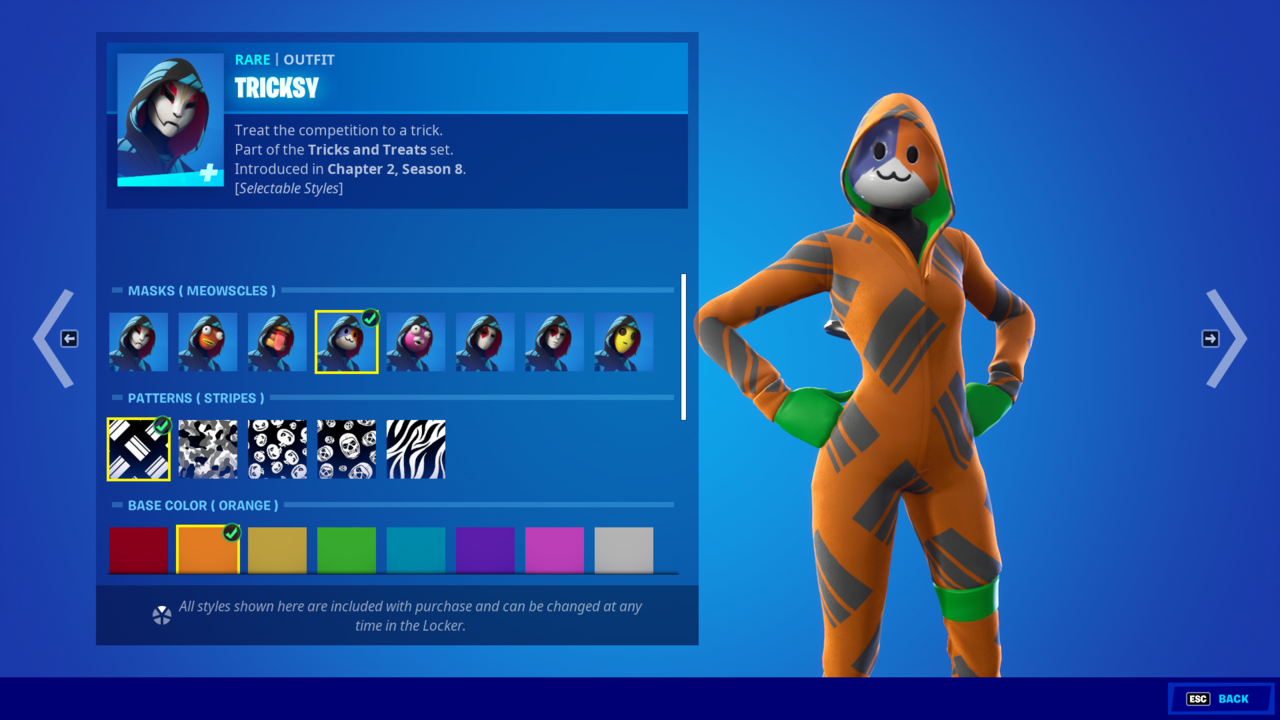Pick the pink Cuddle bear mask
Image resolution: width=1280 pixels, height=720 pixels.
(x=416, y=342)
